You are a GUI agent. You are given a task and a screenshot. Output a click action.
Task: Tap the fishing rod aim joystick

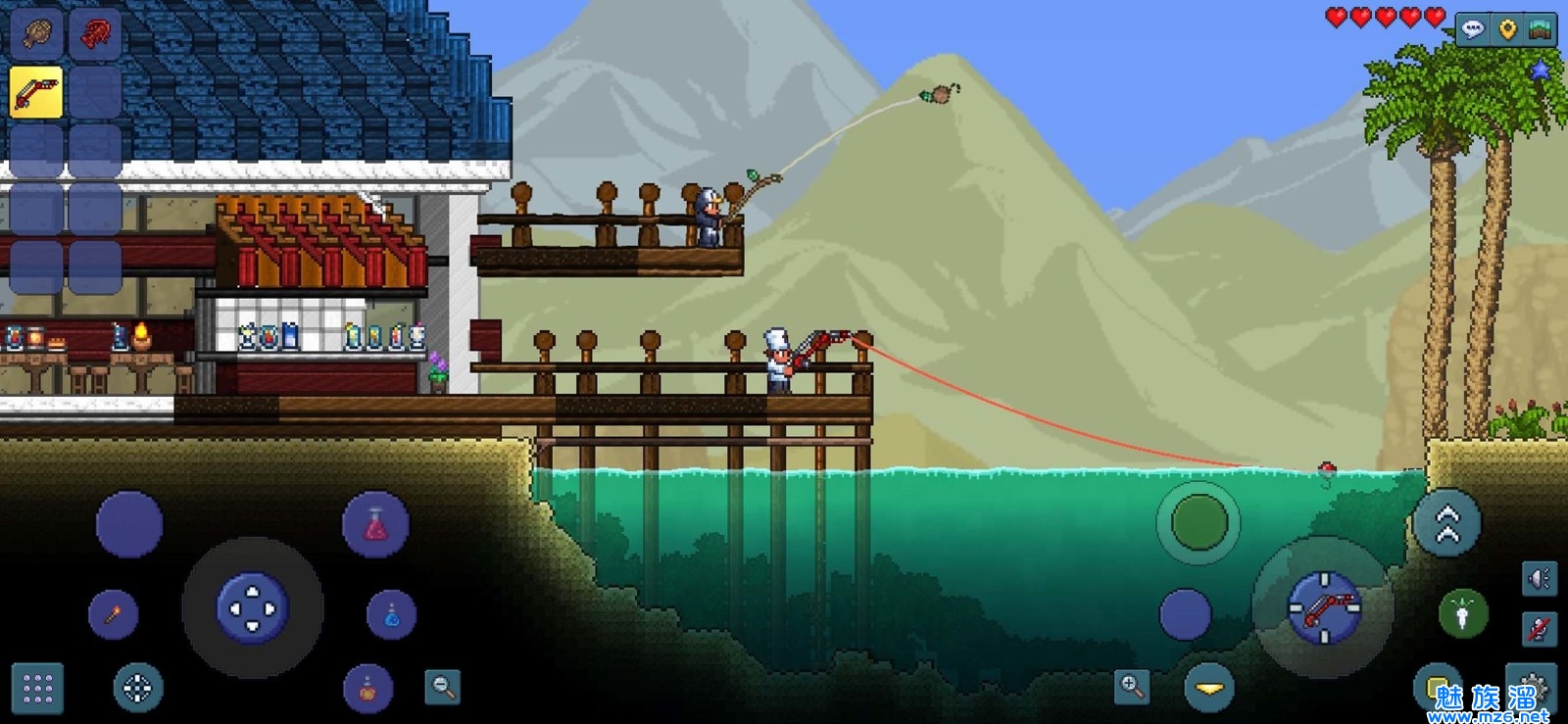(1324, 608)
